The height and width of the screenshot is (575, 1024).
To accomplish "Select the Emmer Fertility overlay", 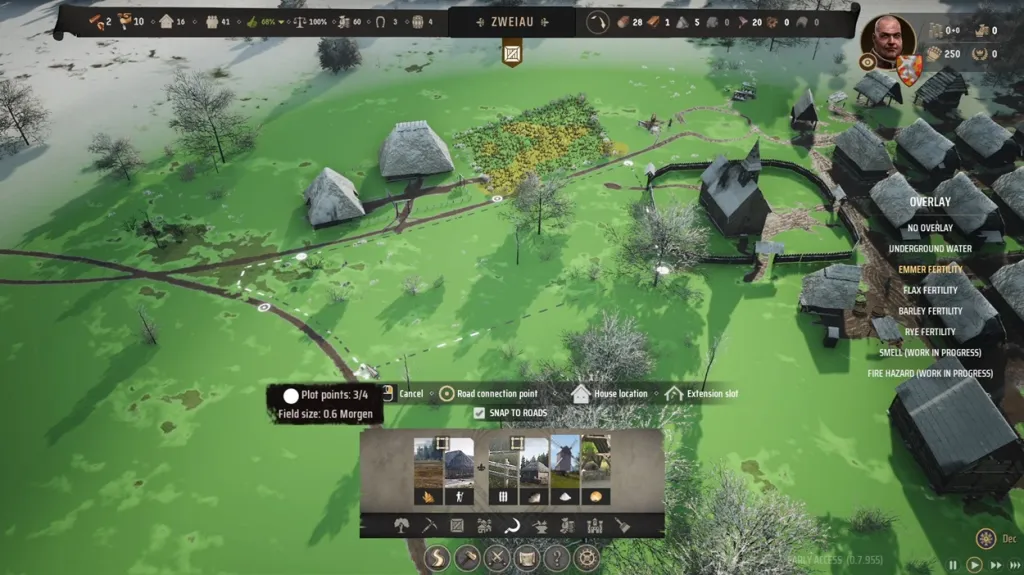I will pos(930,270).
